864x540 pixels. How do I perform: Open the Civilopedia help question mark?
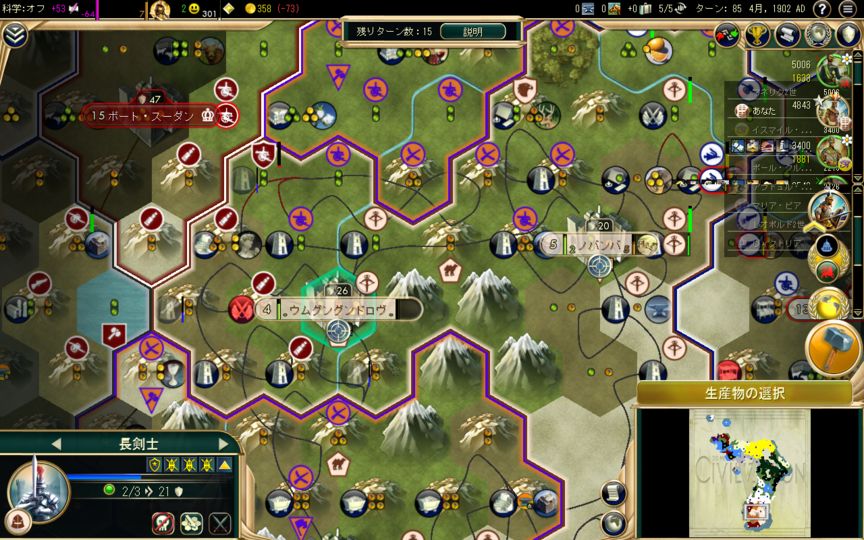[x=821, y=10]
